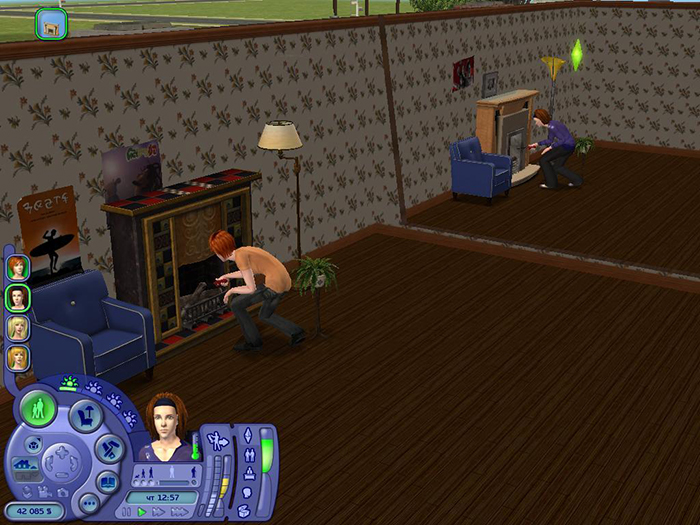Select the long-haired blonde Sim portrait
The height and width of the screenshot is (525, 700).
(x=17, y=327)
